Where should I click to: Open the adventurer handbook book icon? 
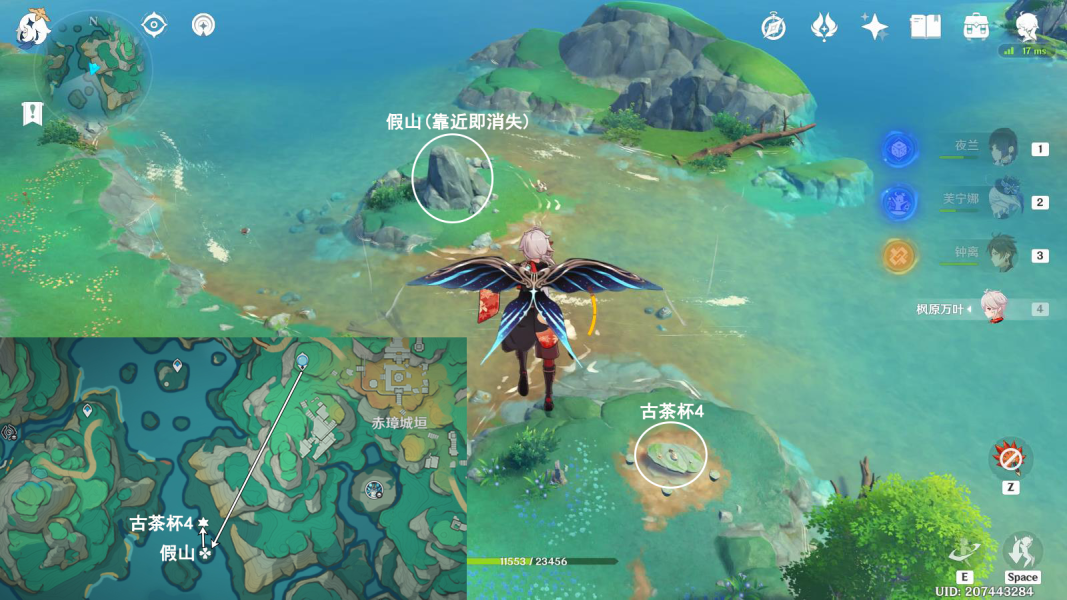point(925,27)
